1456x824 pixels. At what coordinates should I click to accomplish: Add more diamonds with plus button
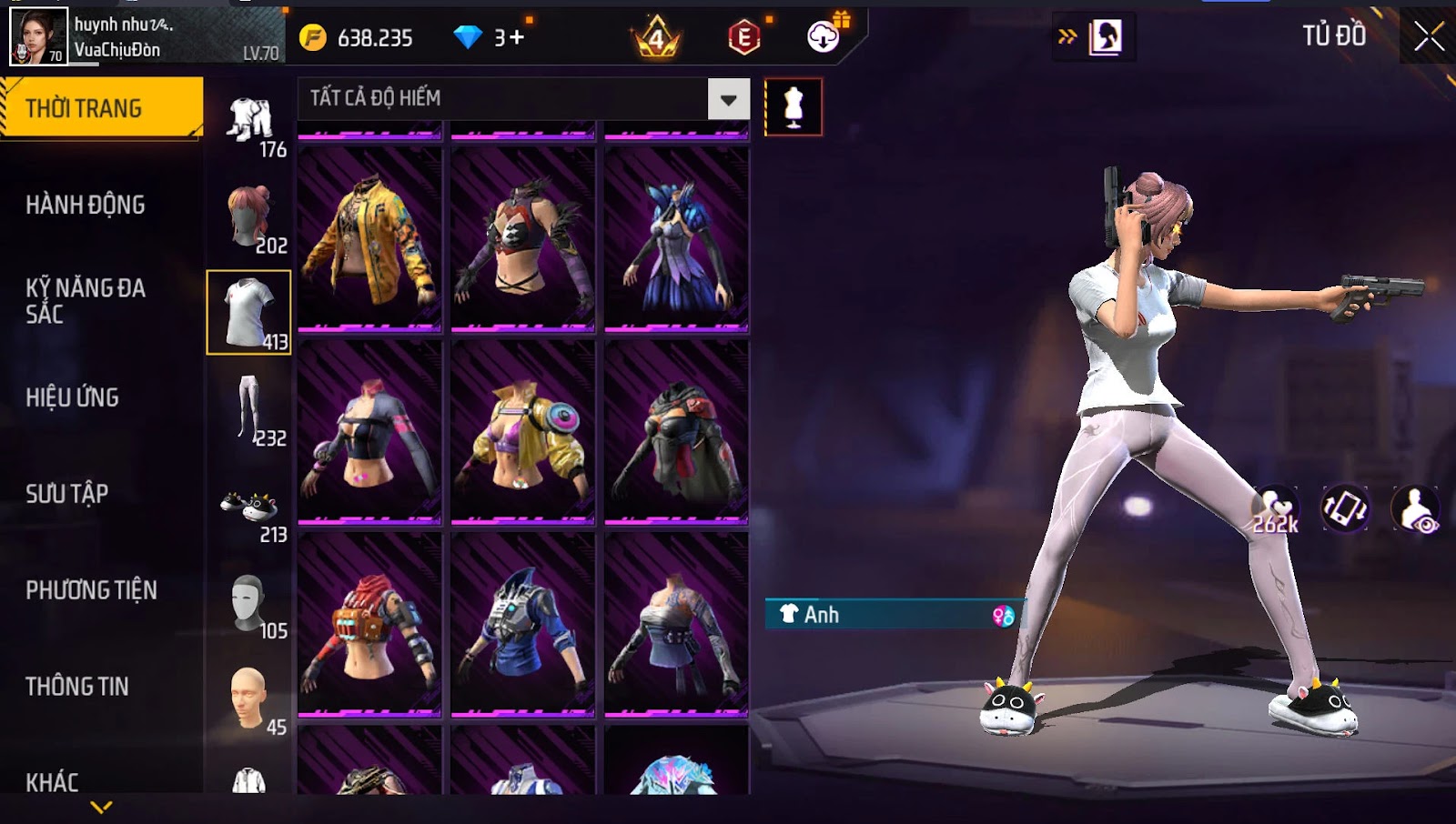(x=517, y=37)
